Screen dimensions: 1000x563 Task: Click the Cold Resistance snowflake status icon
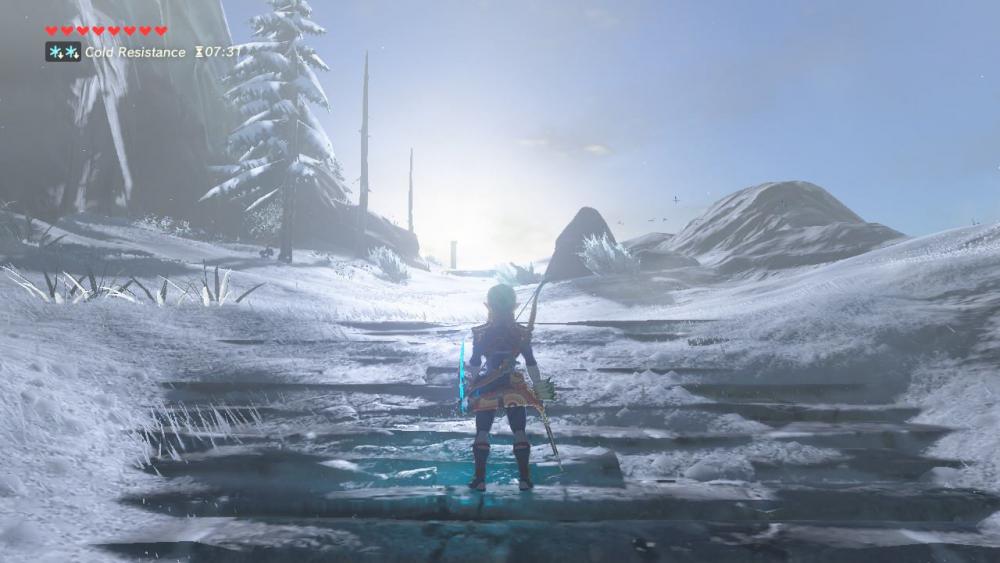pos(63,51)
